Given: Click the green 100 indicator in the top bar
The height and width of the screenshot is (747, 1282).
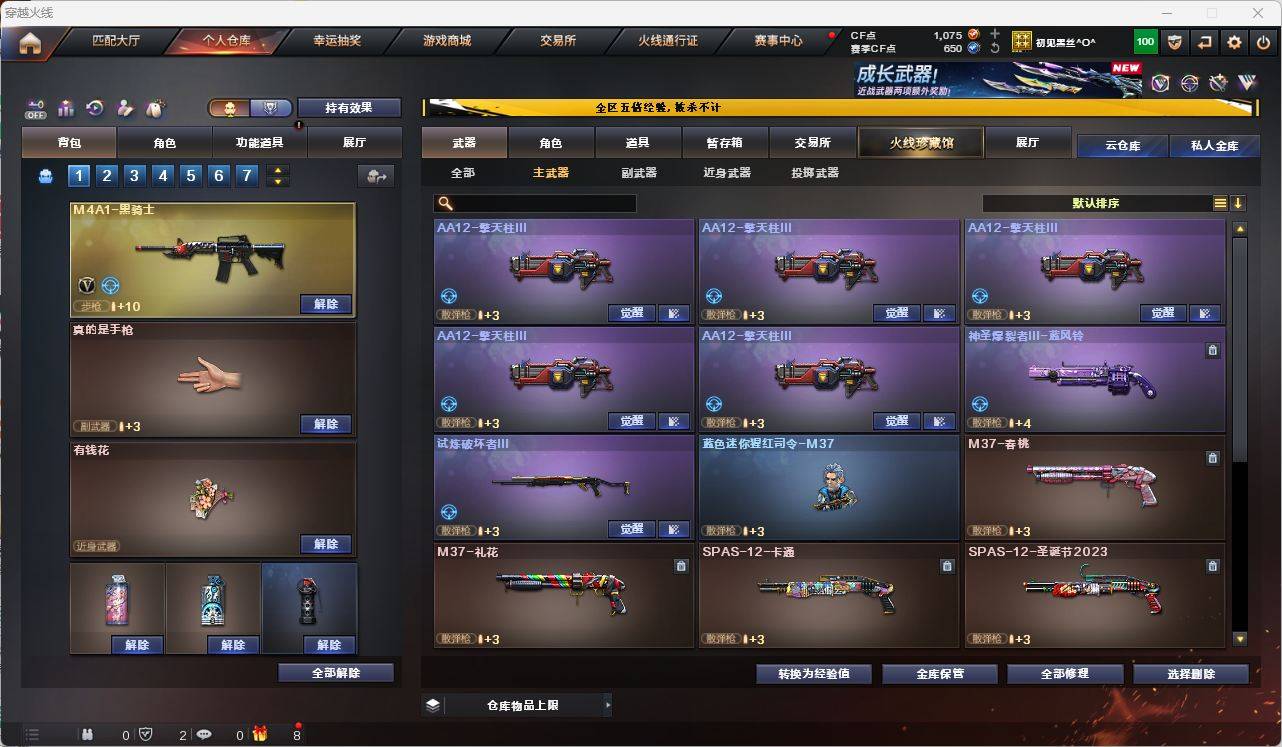Looking at the screenshot, I should click(x=1146, y=41).
